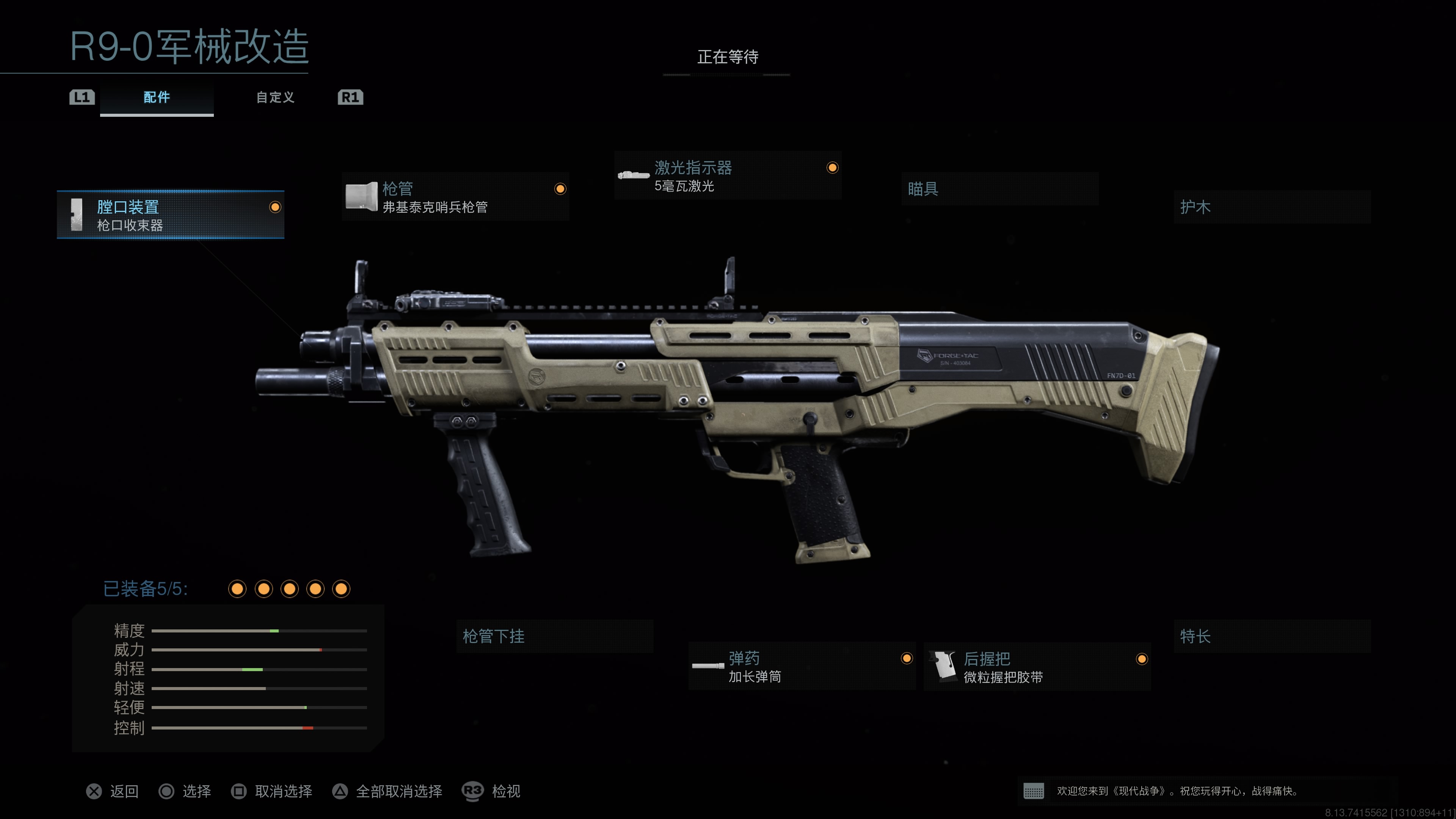Choose the empty 特长 slot

pyautogui.click(x=1272, y=637)
